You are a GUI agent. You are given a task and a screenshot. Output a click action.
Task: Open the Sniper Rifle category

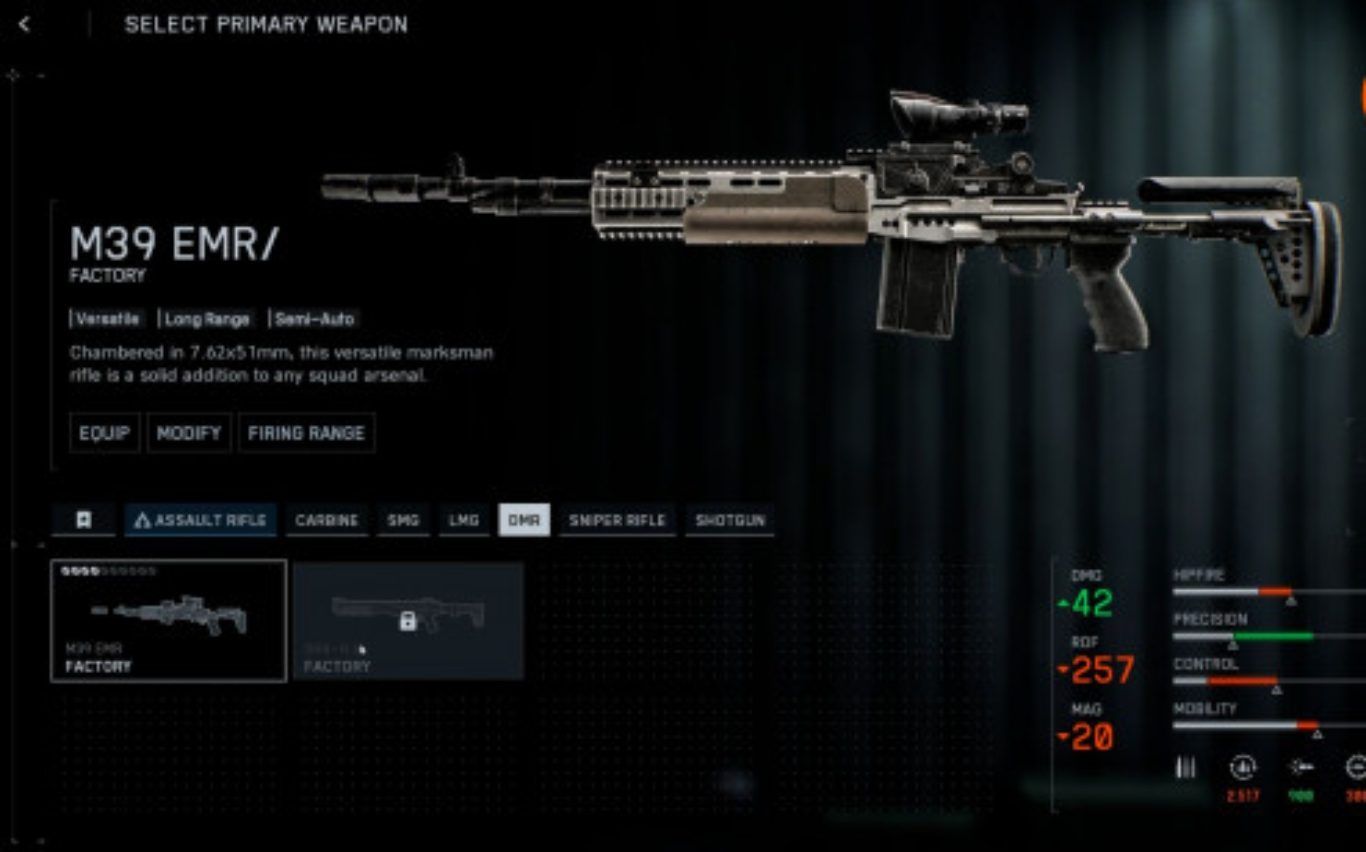click(x=617, y=520)
